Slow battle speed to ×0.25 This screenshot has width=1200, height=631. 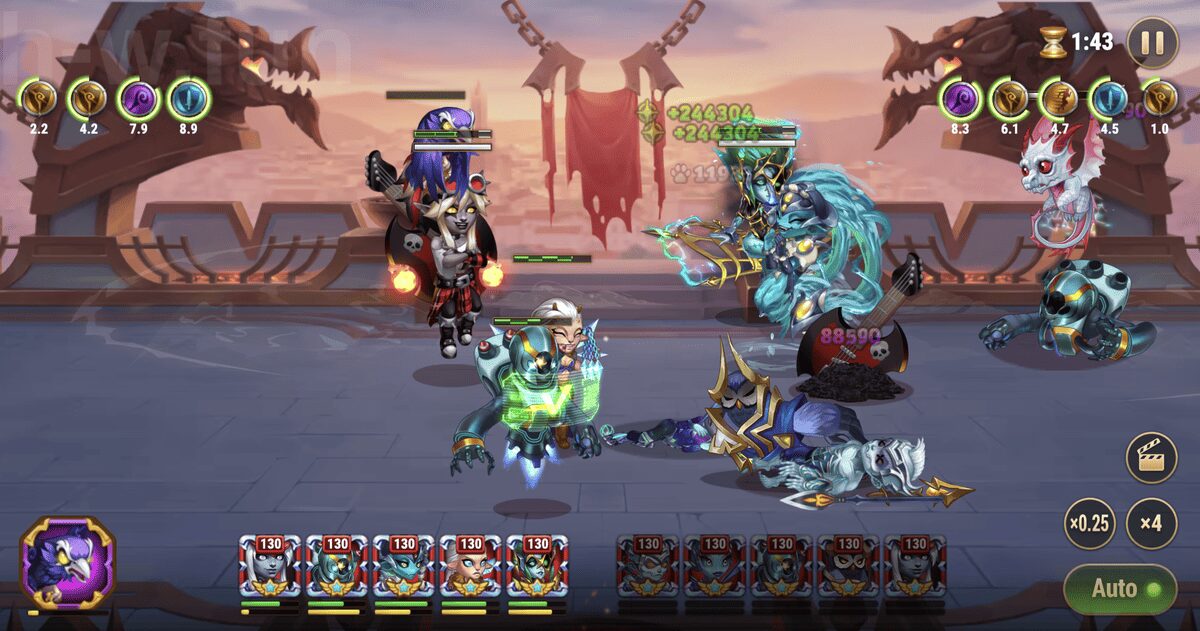click(1089, 524)
